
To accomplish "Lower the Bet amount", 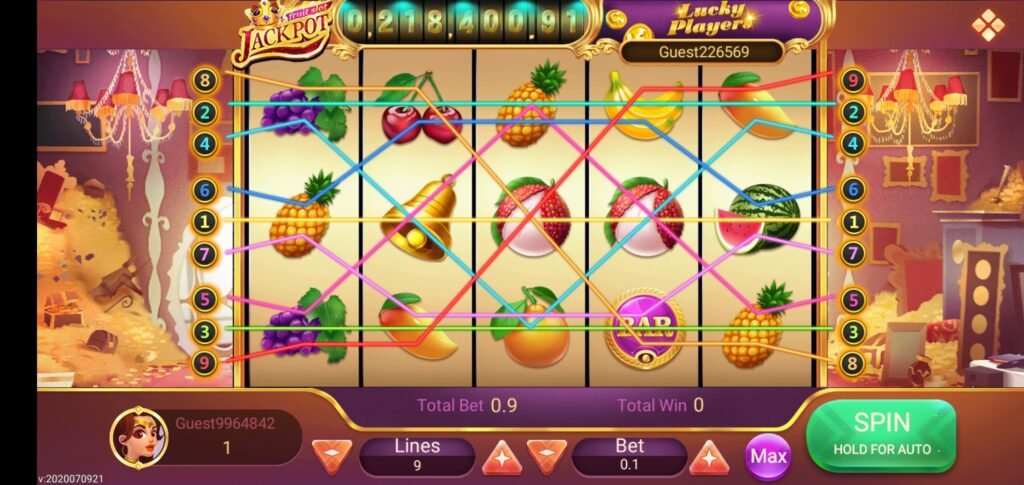I will [547, 456].
